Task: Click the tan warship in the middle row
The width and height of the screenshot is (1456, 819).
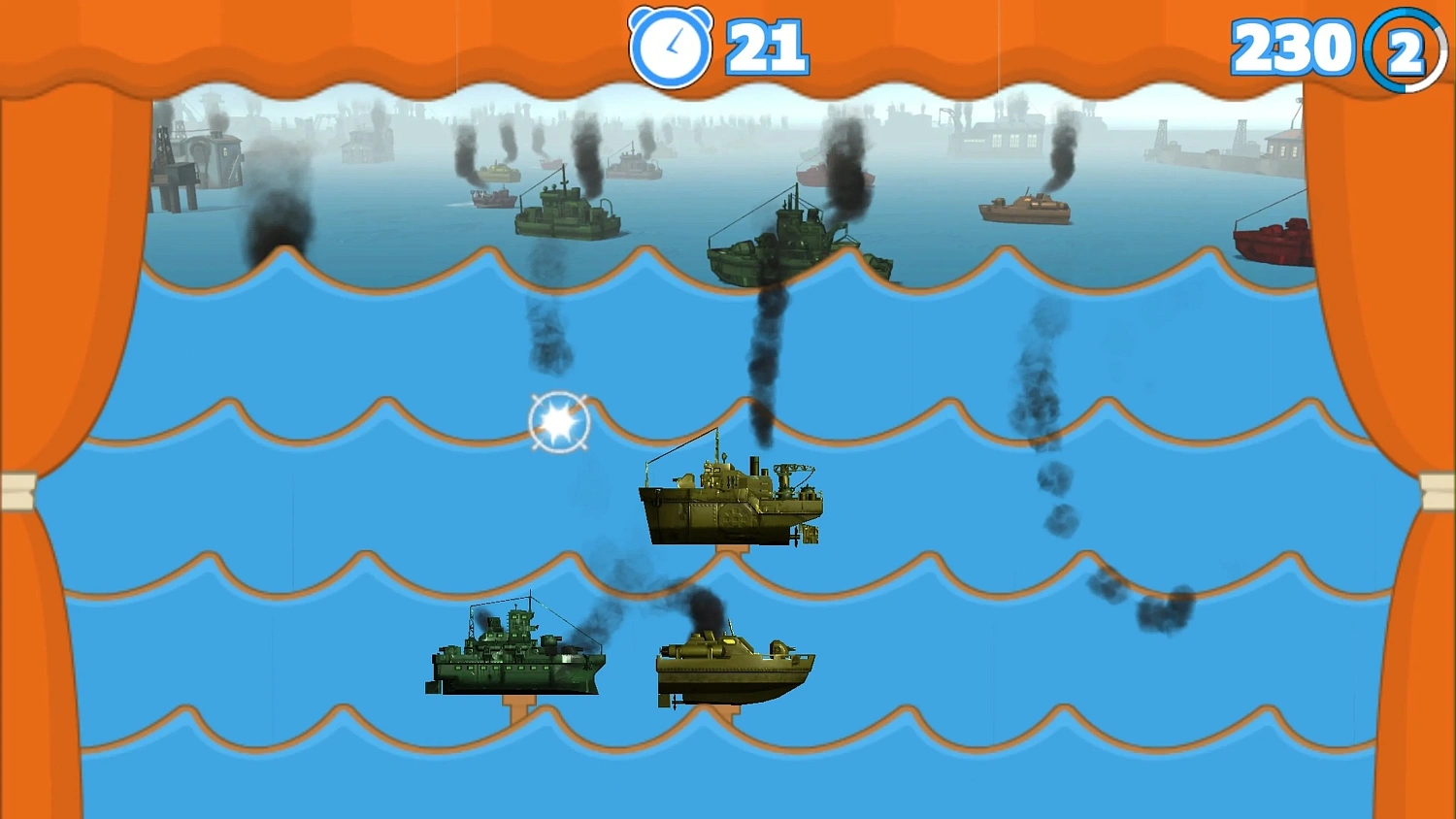Action: pyautogui.click(x=730, y=495)
